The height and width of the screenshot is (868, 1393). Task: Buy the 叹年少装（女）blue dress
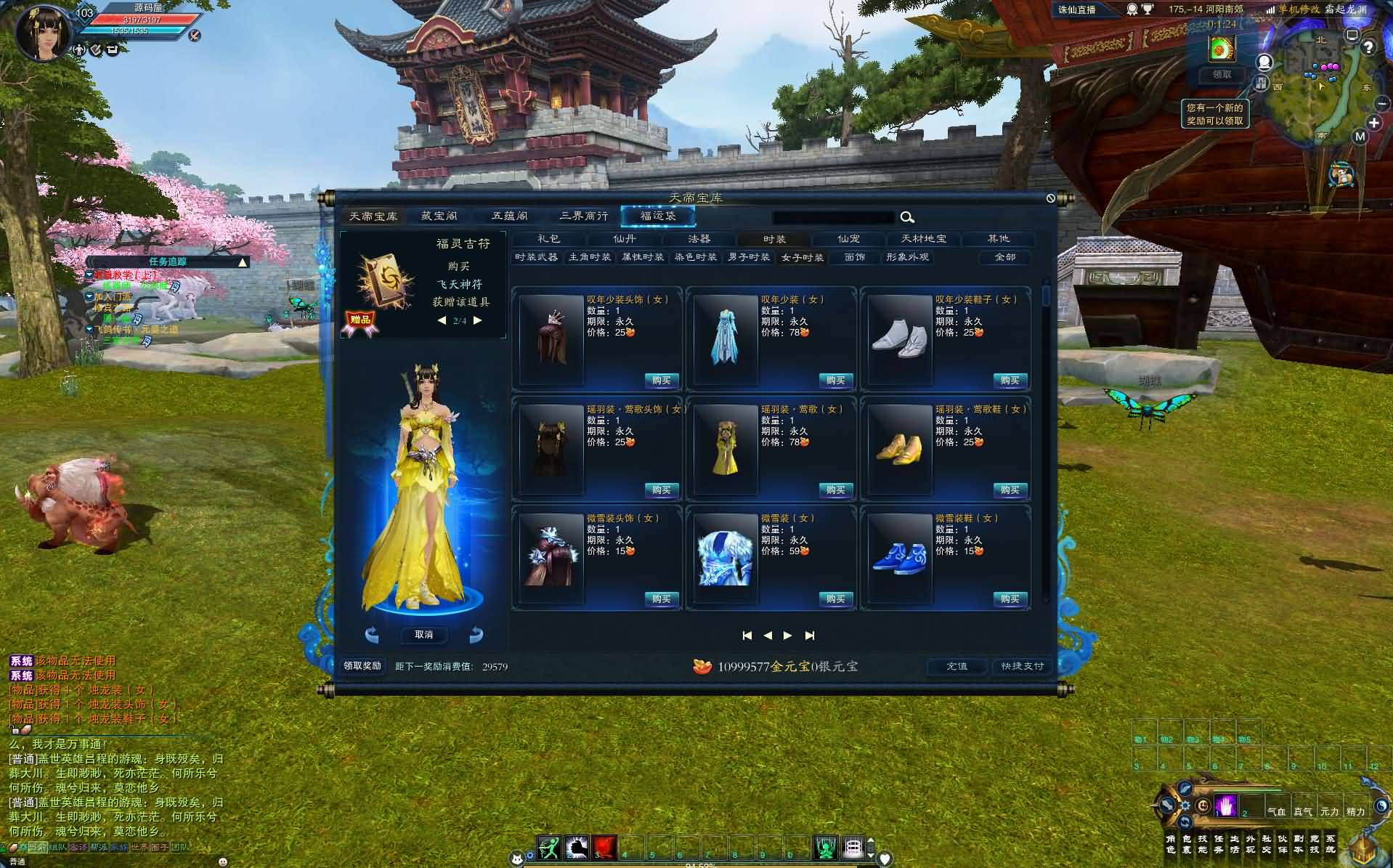835,381
